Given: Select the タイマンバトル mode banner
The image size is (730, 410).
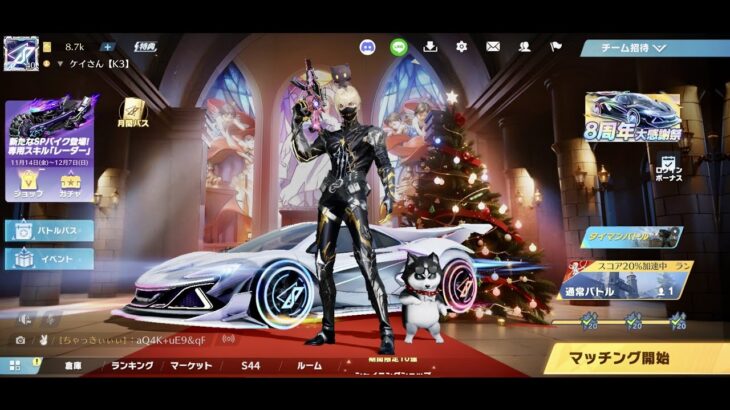Looking at the screenshot, I should pos(630,237).
